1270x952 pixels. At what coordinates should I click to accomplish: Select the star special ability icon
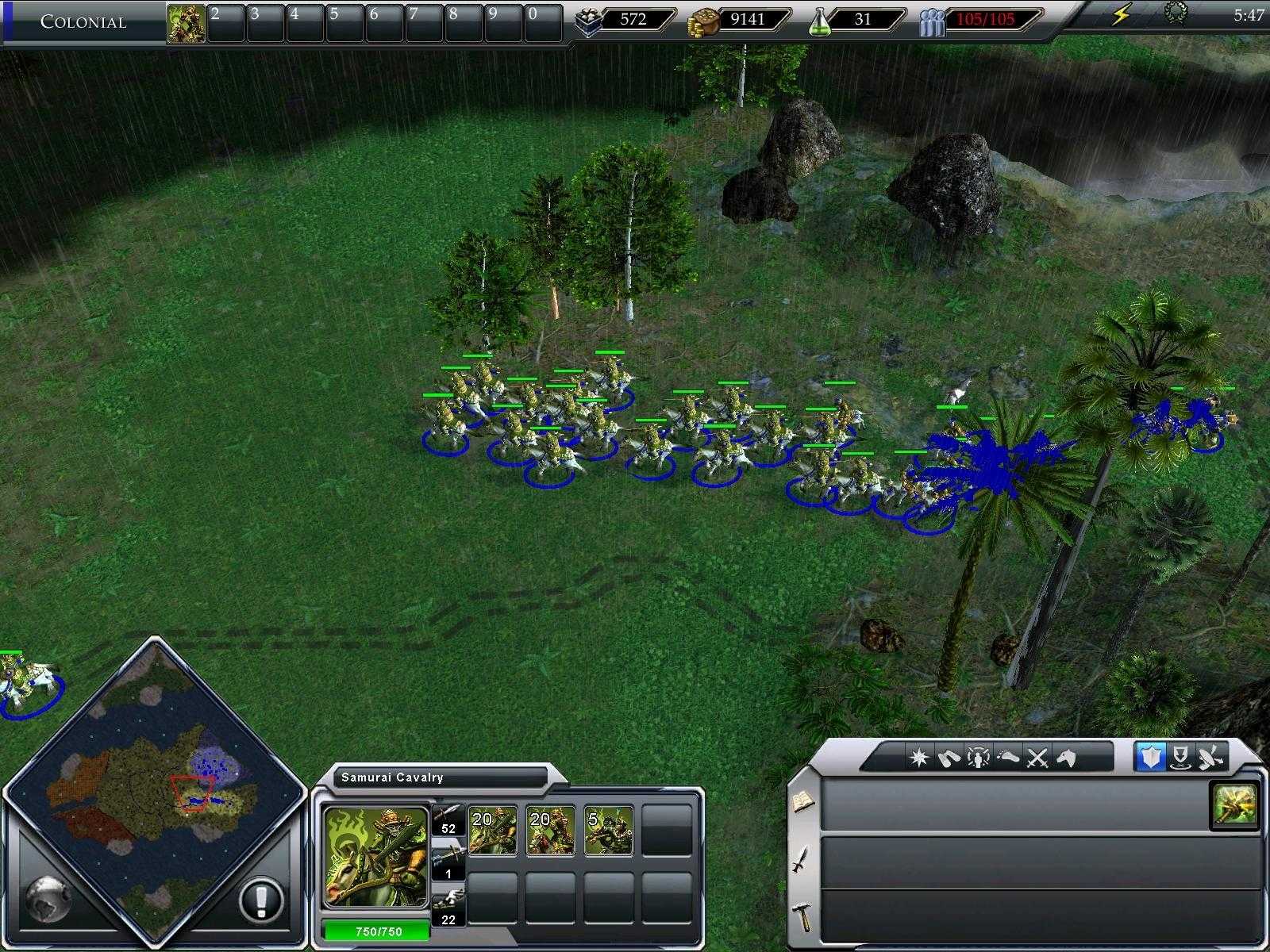coord(919,759)
